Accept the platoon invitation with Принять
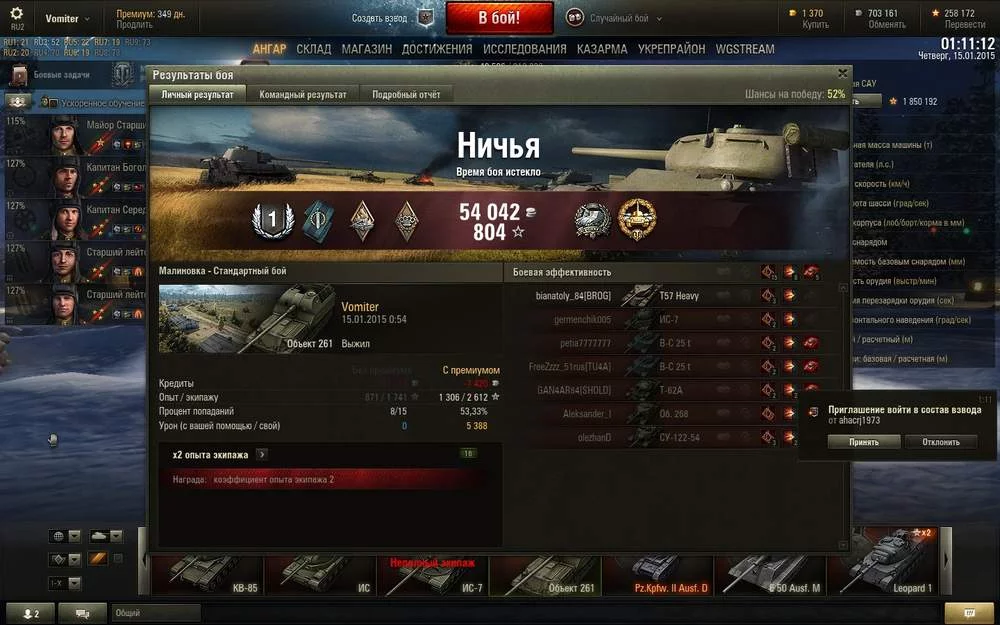This screenshot has height=625, width=1000. pos(850,441)
